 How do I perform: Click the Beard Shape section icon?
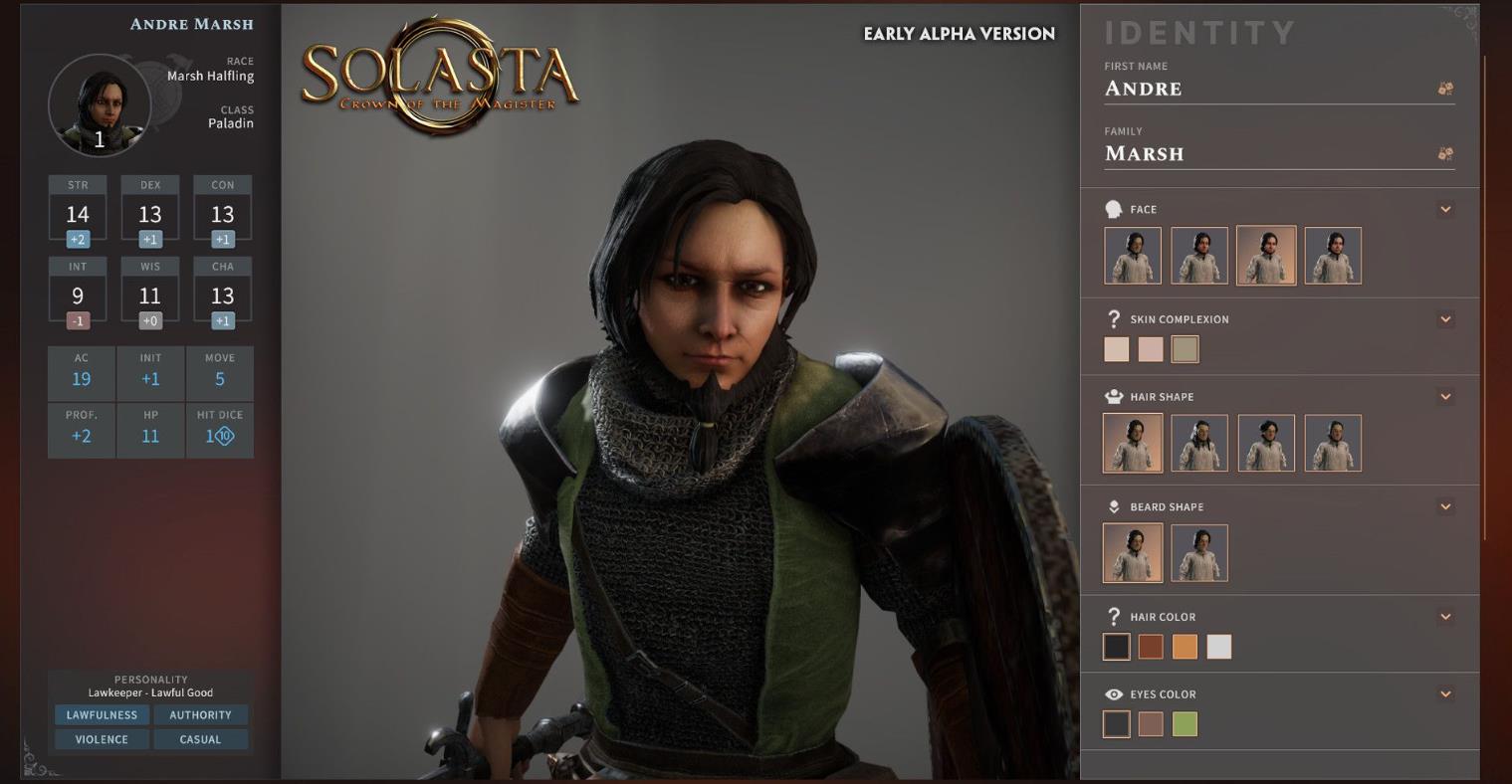pyautogui.click(x=1116, y=505)
